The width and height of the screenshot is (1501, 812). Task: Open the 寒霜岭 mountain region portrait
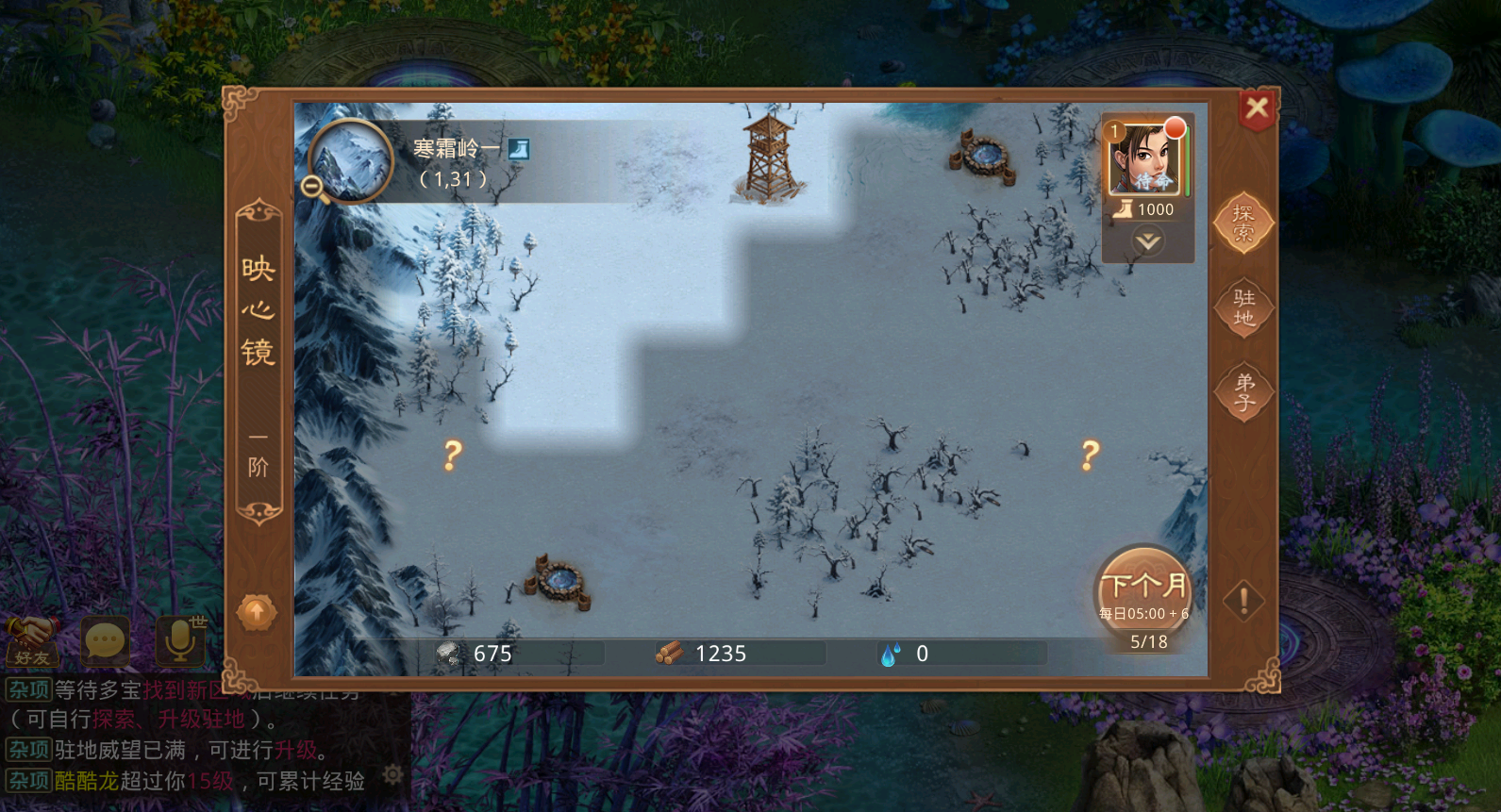351,160
